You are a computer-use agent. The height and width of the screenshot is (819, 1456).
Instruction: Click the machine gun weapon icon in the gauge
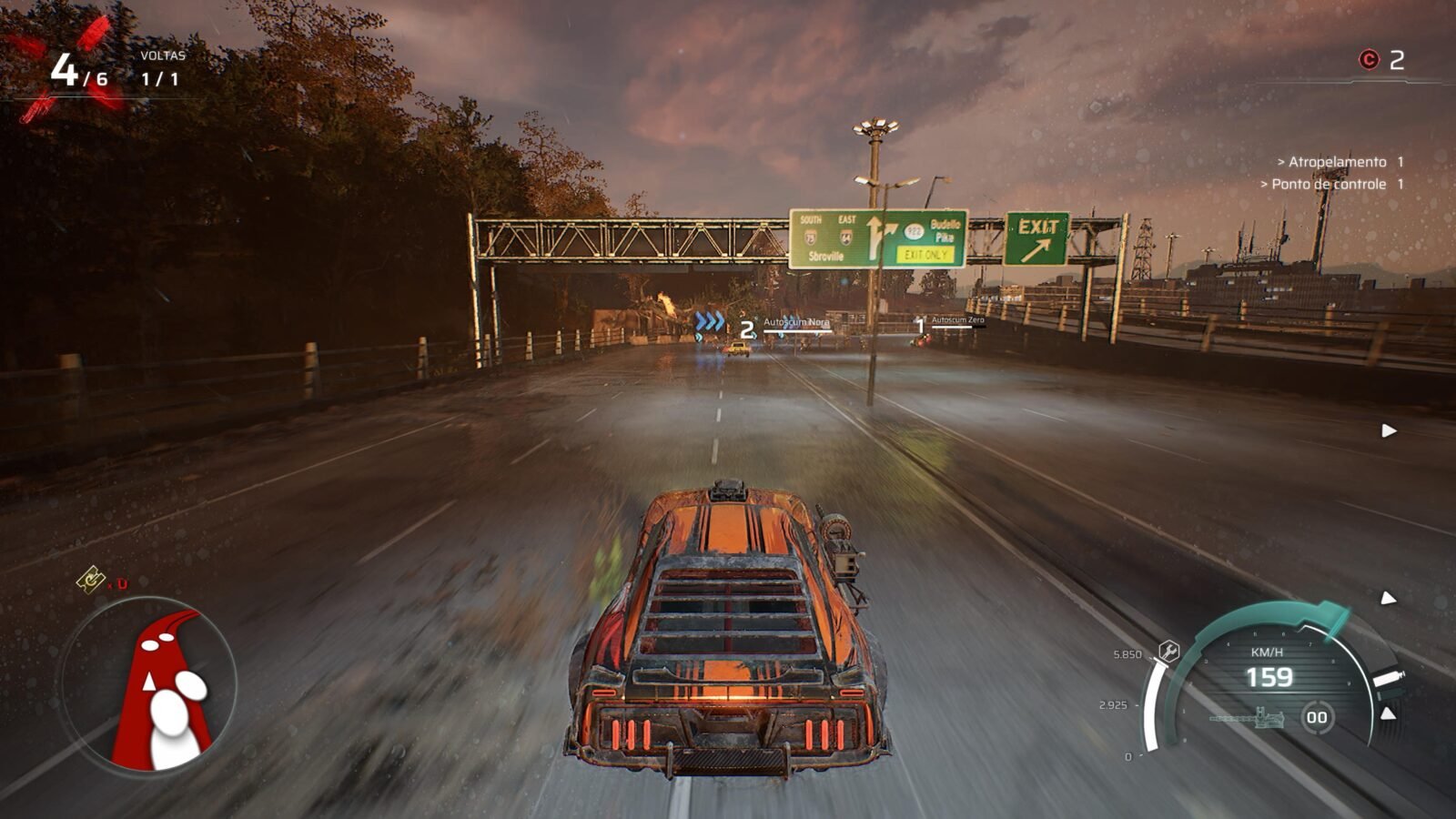pos(1259,719)
